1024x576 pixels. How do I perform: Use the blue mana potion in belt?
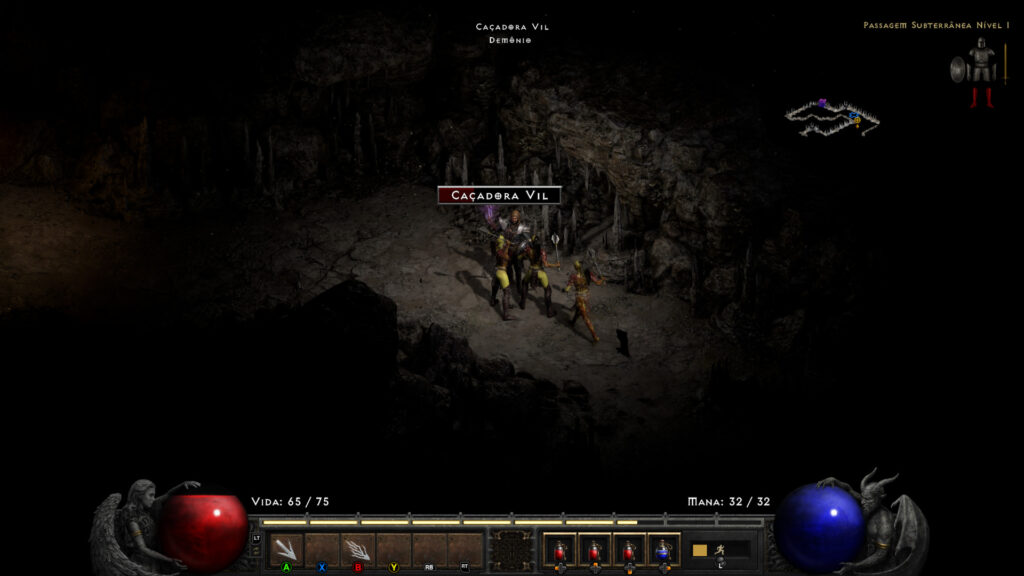click(663, 549)
